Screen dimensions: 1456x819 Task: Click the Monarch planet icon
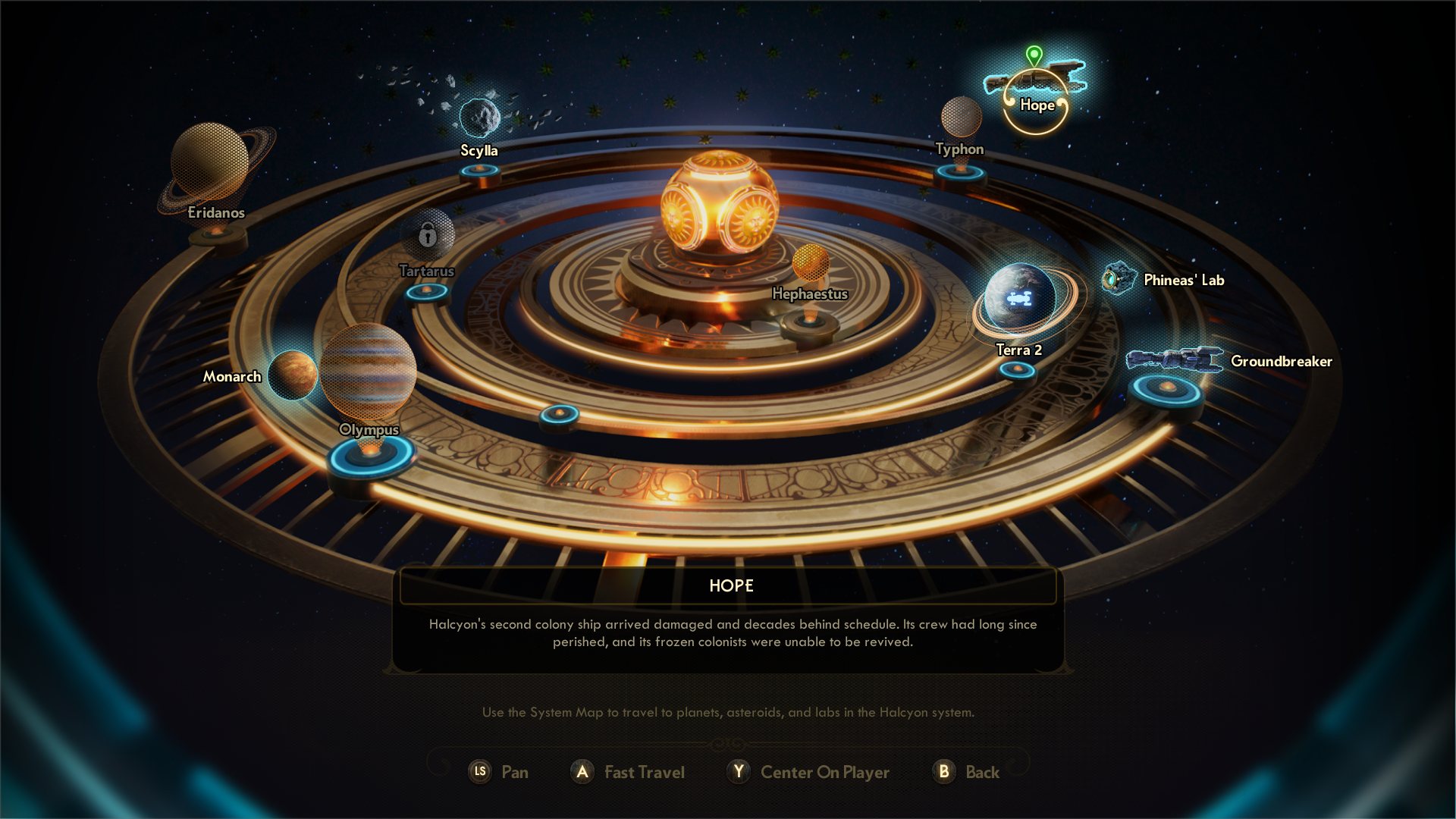click(293, 374)
